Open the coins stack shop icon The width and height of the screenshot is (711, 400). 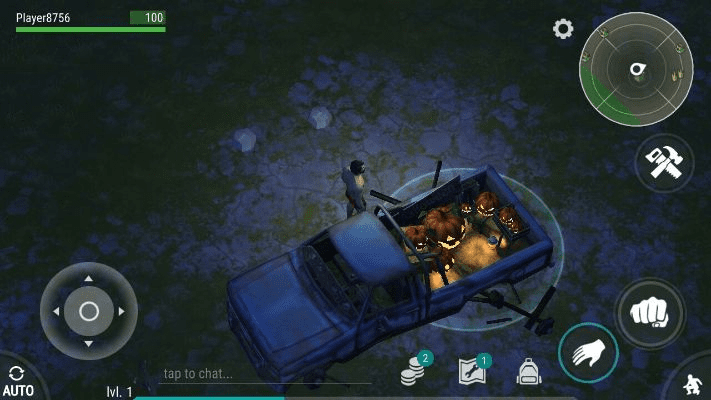(x=414, y=372)
